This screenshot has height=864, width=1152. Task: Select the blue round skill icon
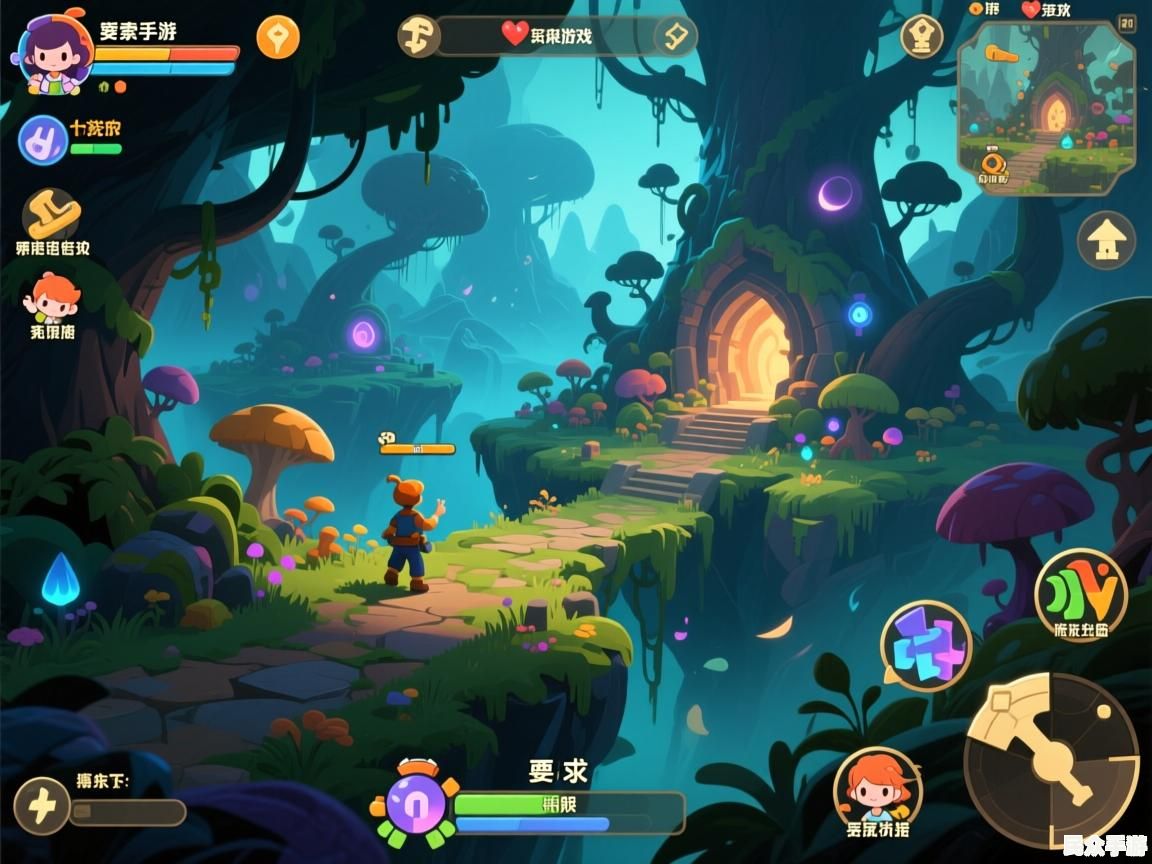43,139
